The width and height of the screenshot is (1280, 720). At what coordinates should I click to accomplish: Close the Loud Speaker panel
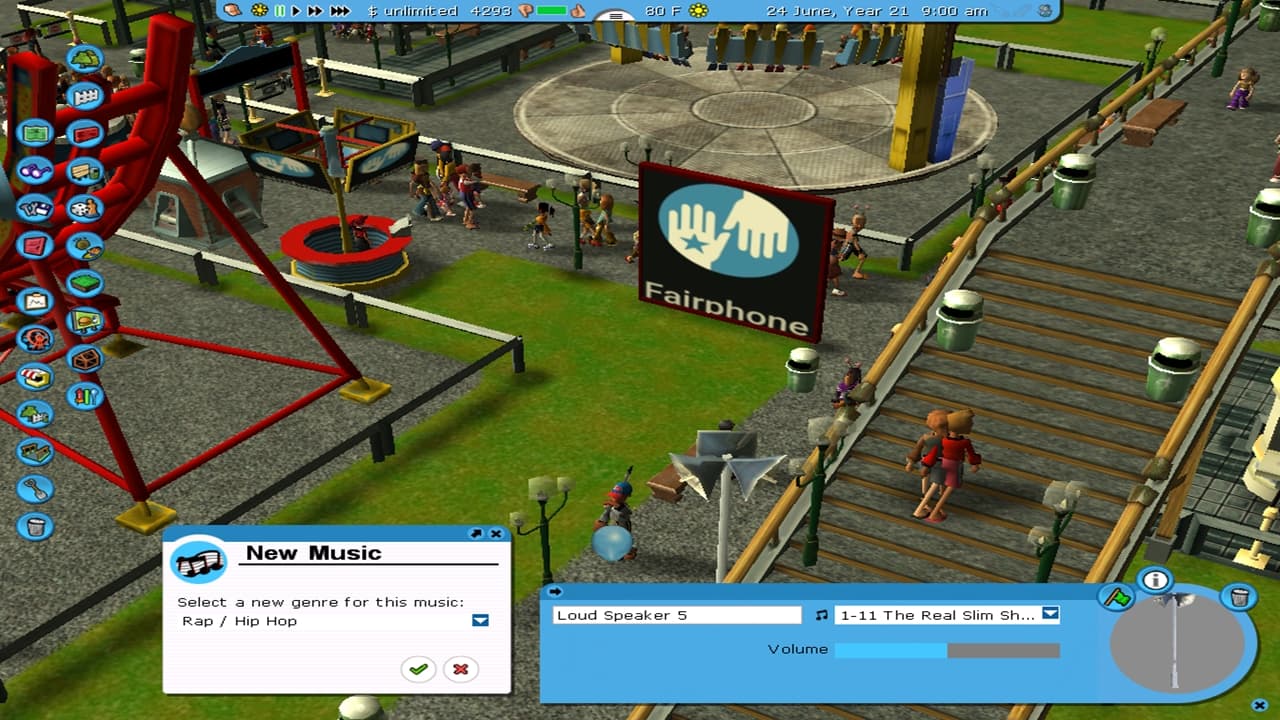1259,705
